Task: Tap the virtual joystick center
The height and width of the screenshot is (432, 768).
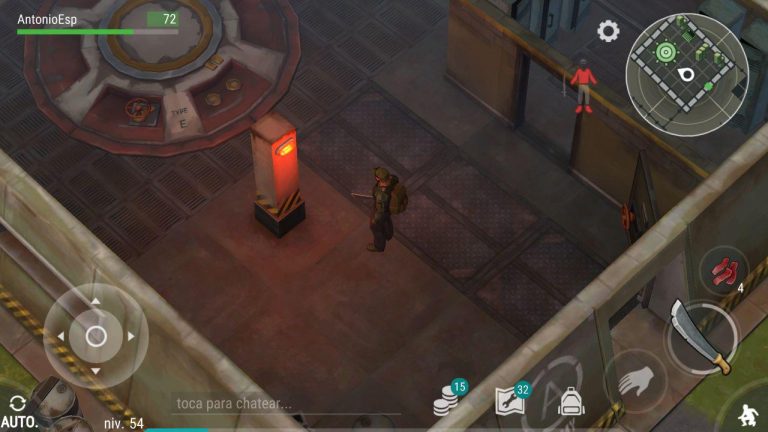Action: 96,336
